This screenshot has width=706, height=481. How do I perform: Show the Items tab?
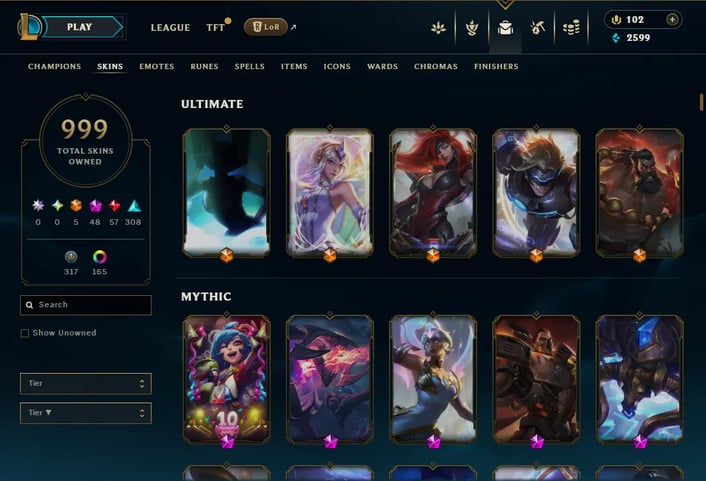point(294,67)
